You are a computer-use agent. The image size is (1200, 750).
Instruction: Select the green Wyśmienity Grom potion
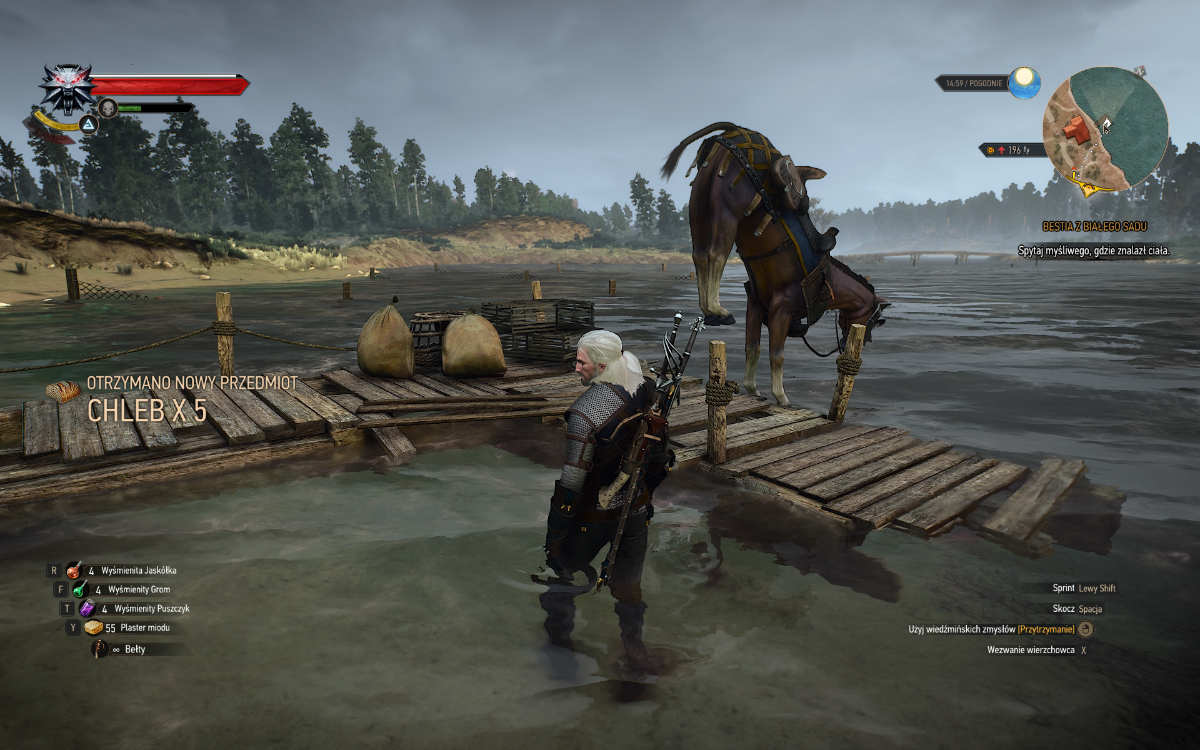click(x=80, y=590)
